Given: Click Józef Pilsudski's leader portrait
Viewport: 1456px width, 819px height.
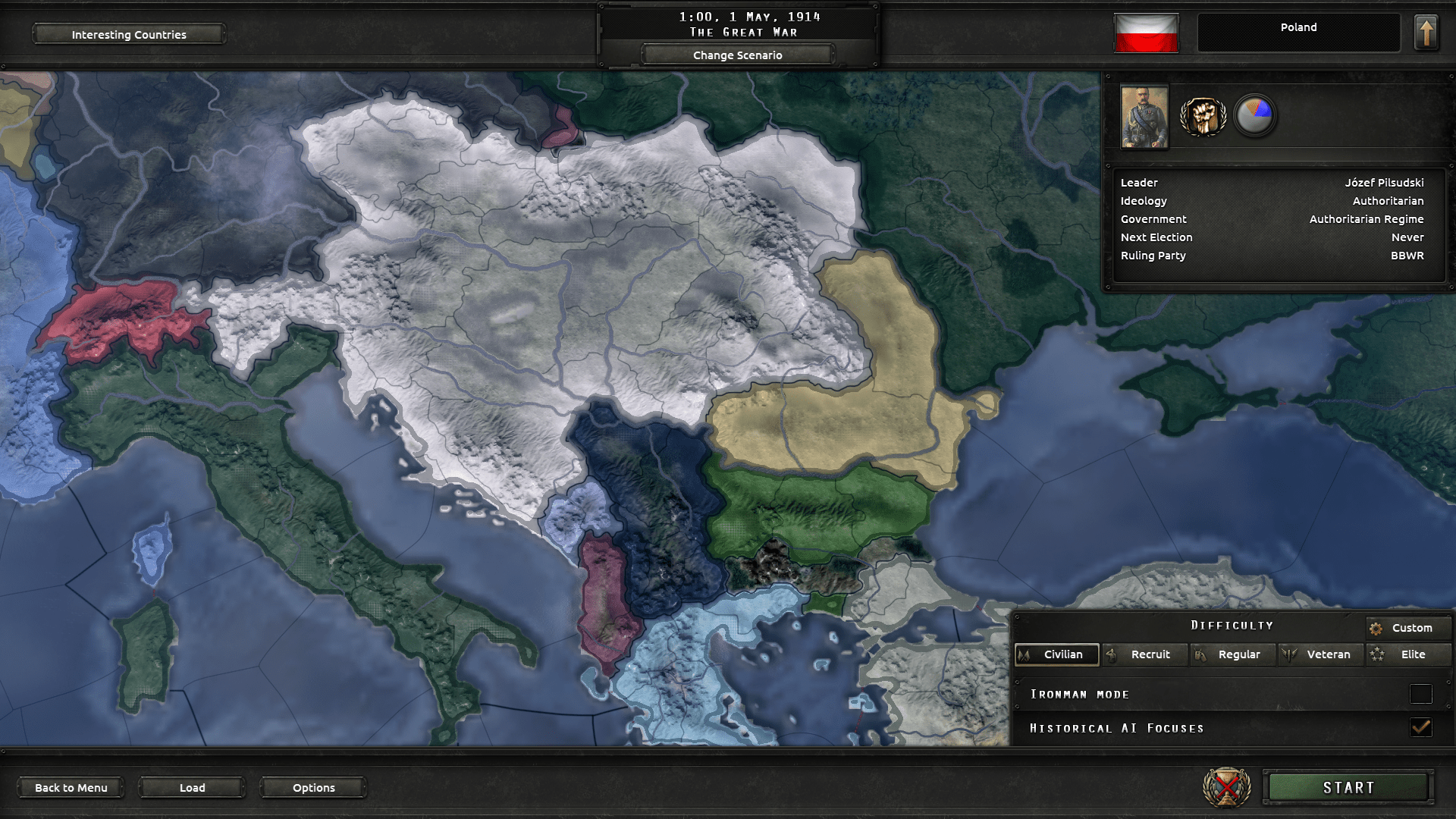Looking at the screenshot, I should (1144, 117).
